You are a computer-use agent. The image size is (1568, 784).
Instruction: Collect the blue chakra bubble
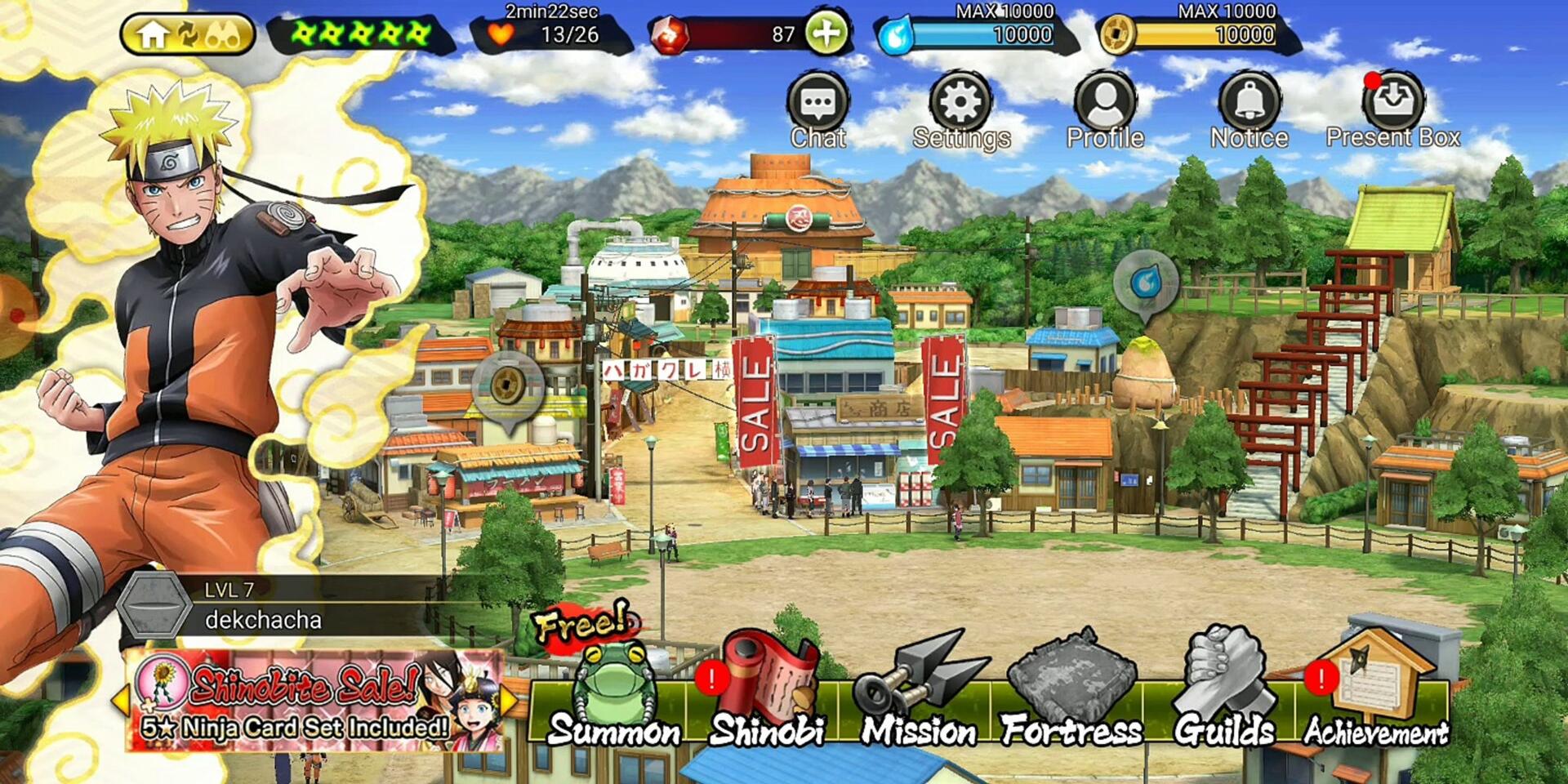1146,283
